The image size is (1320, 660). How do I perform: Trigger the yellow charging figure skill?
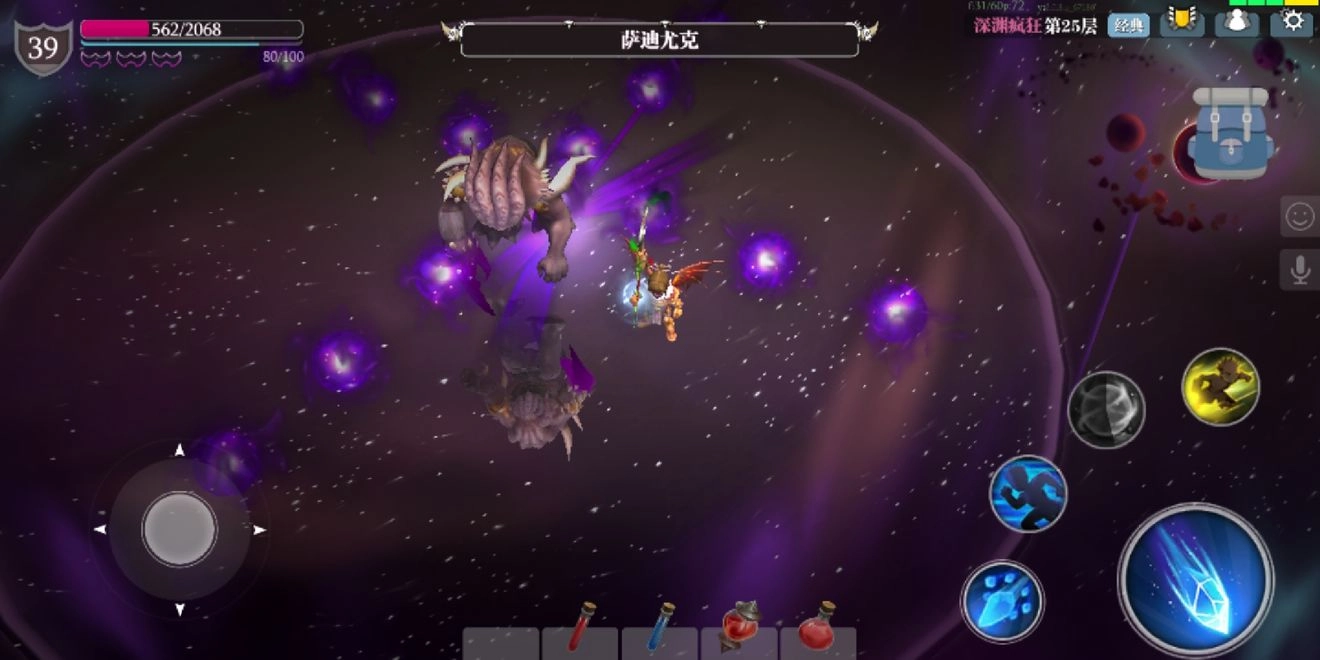pyautogui.click(x=1220, y=387)
